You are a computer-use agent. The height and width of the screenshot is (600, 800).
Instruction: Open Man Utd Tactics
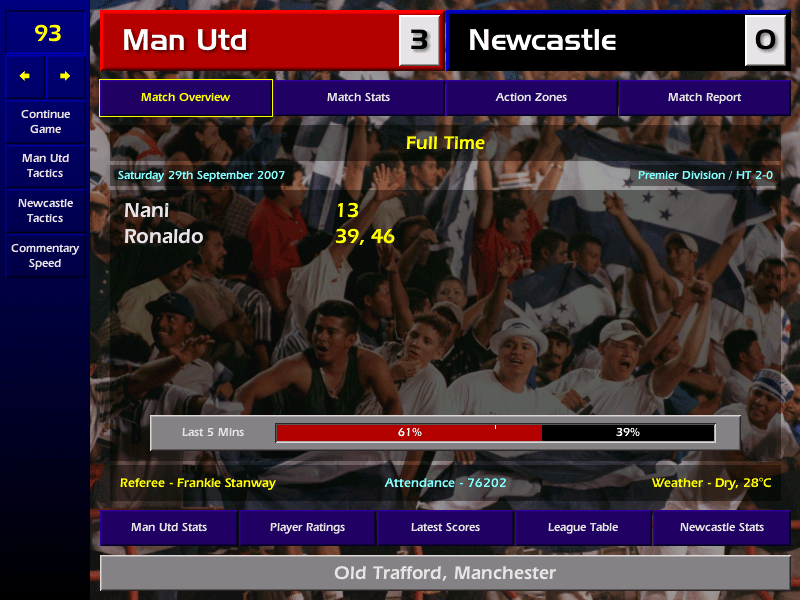(45, 166)
